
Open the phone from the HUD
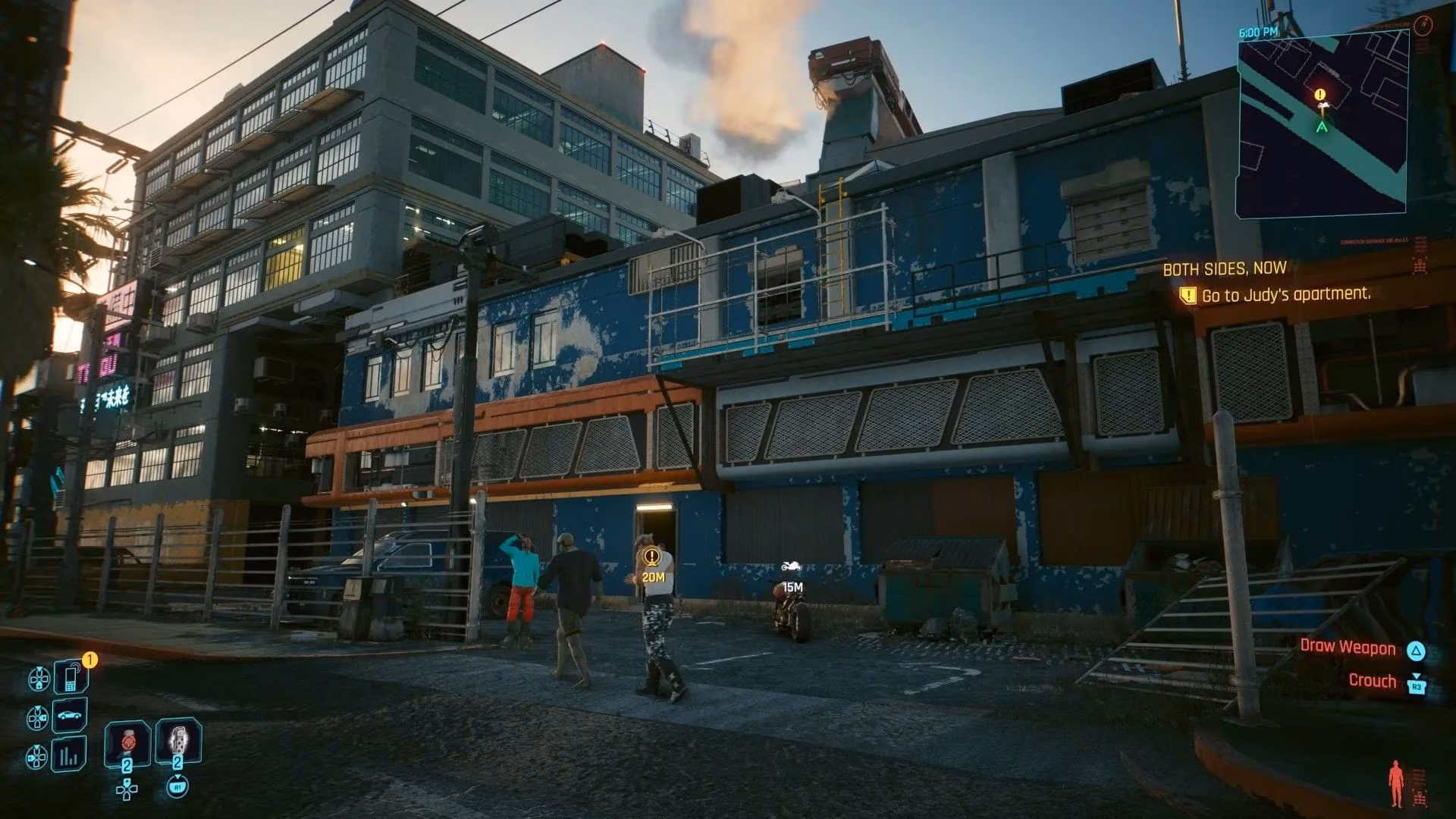(71, 676)
